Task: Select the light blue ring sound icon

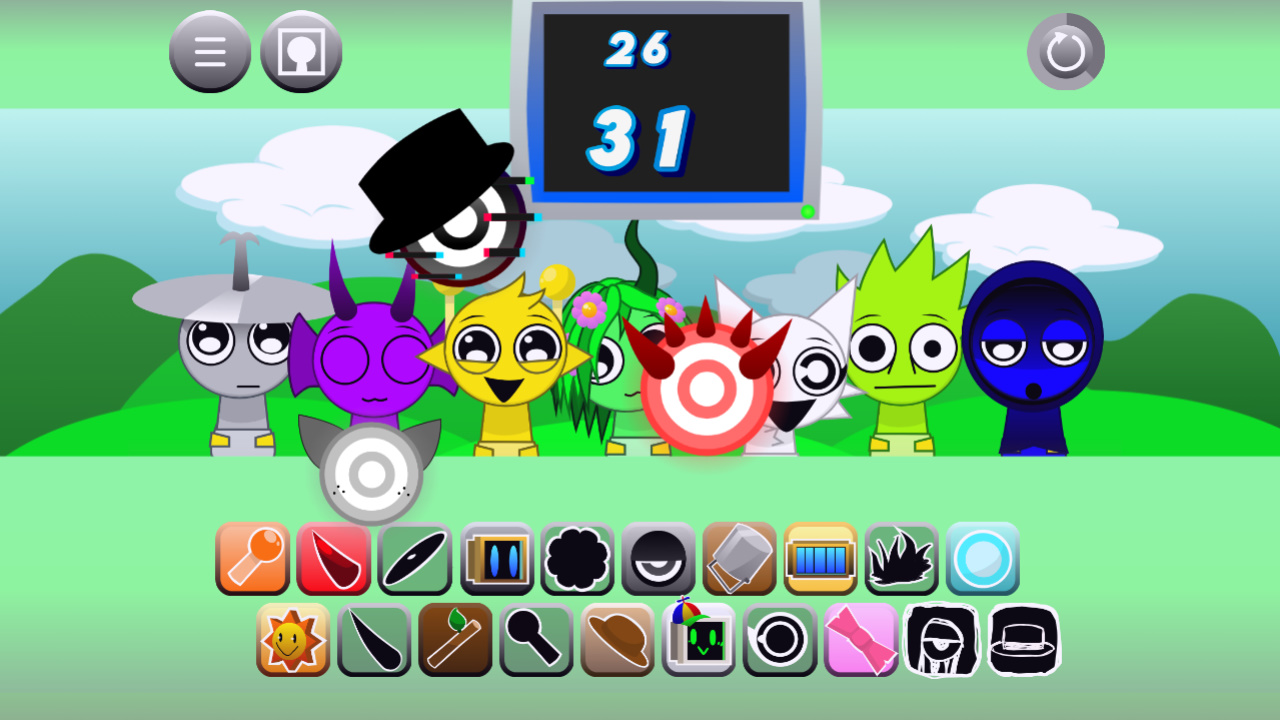Action: 984,558
